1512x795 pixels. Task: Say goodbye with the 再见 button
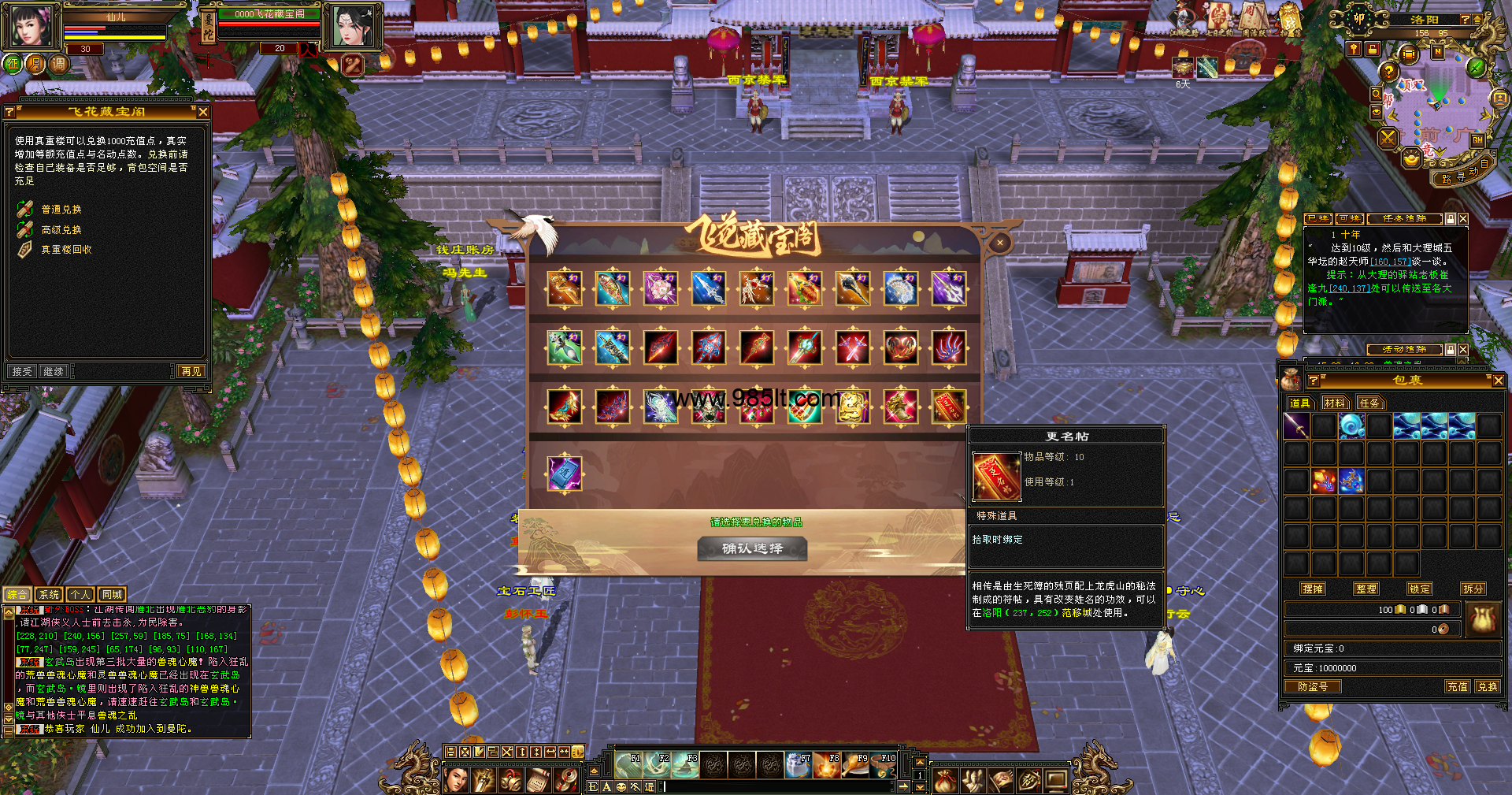point(191,371)
